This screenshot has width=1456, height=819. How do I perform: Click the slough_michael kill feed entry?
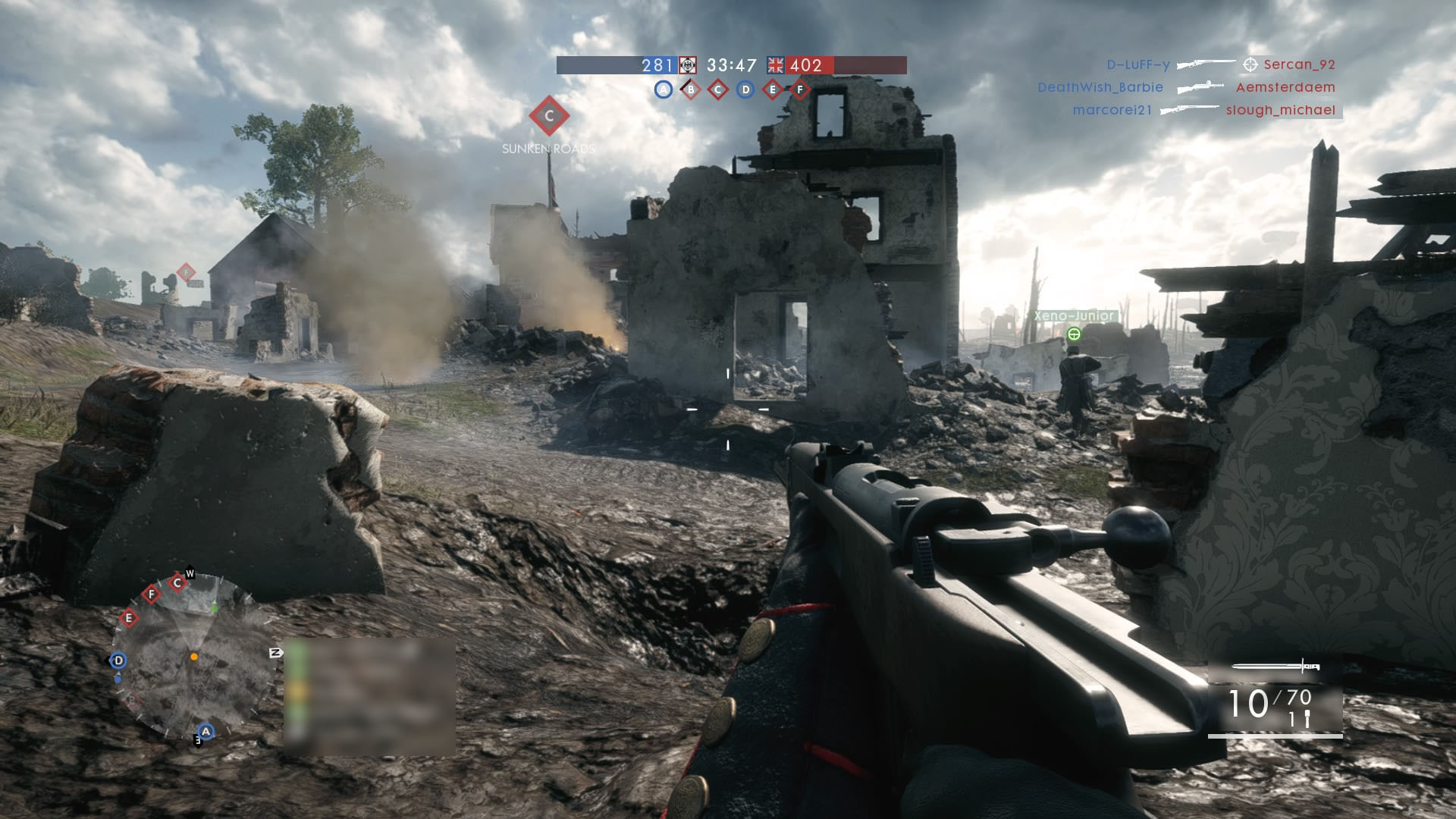tap(1281, 111)
